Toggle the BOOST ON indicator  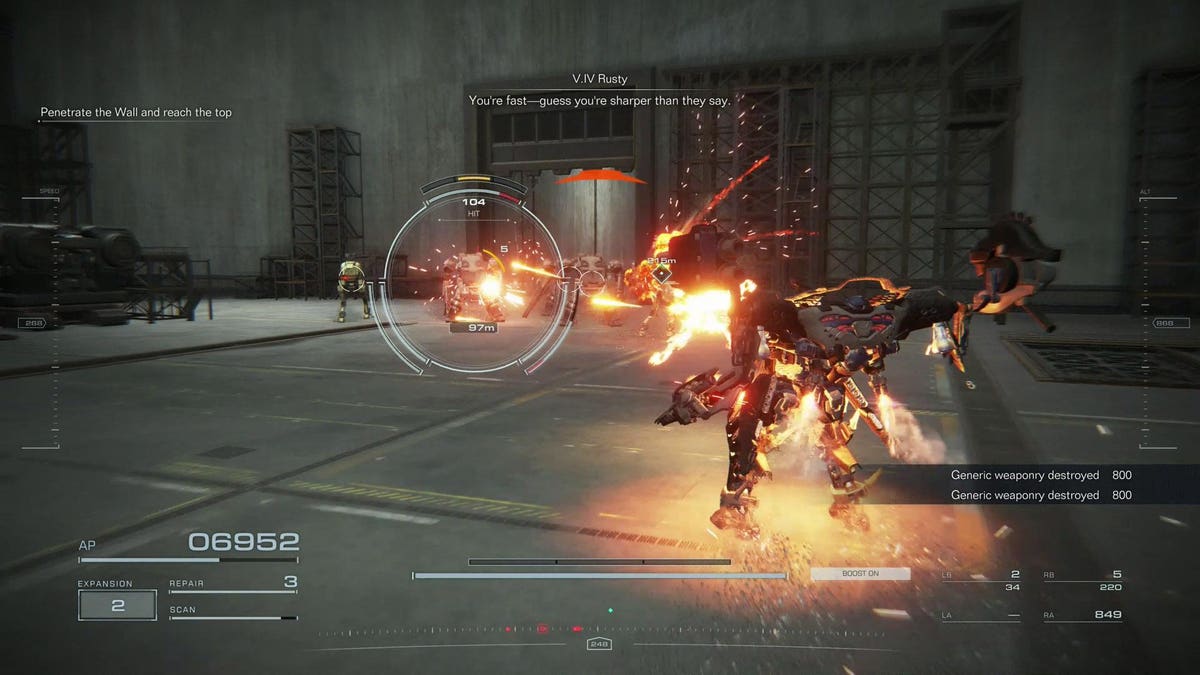(x=860, y=574)
